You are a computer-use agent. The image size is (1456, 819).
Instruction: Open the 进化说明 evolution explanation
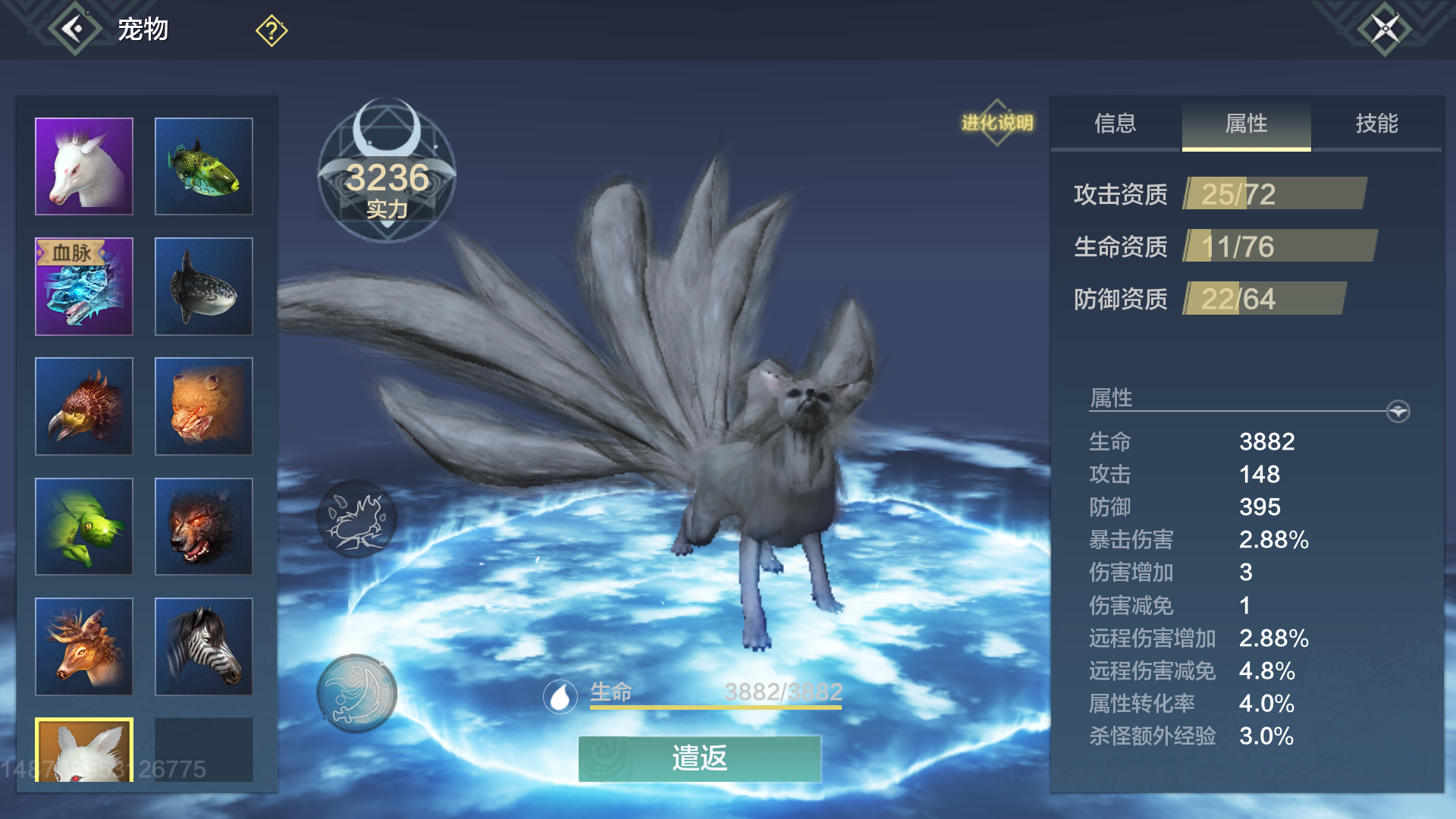pyautogui.click(x=999, y=121)
